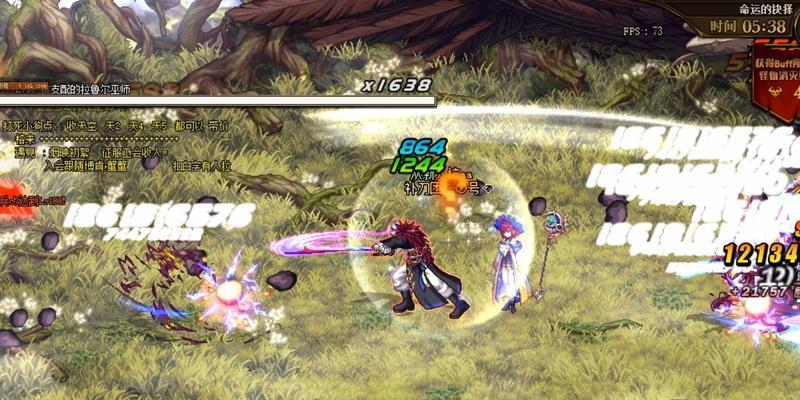The height and width of the screenshot is (400, 800).
Task: Click the chat line mentioning 收天空
Action: (115, 126)
